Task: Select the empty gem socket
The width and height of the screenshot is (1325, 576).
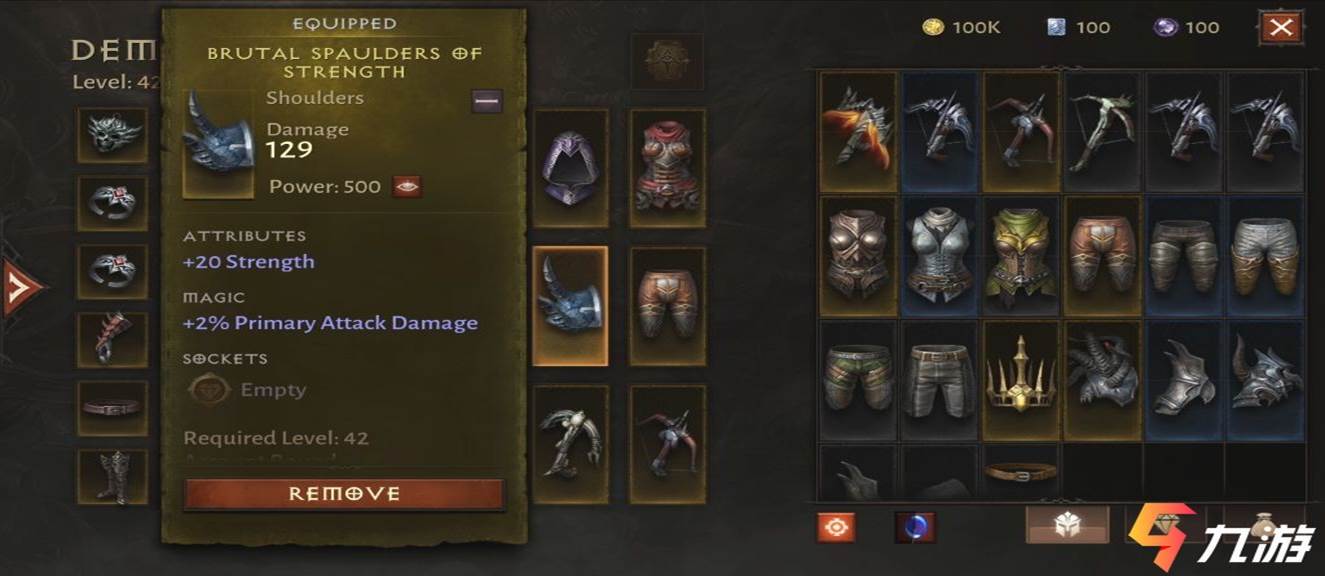Action: [x=204, y=390]
